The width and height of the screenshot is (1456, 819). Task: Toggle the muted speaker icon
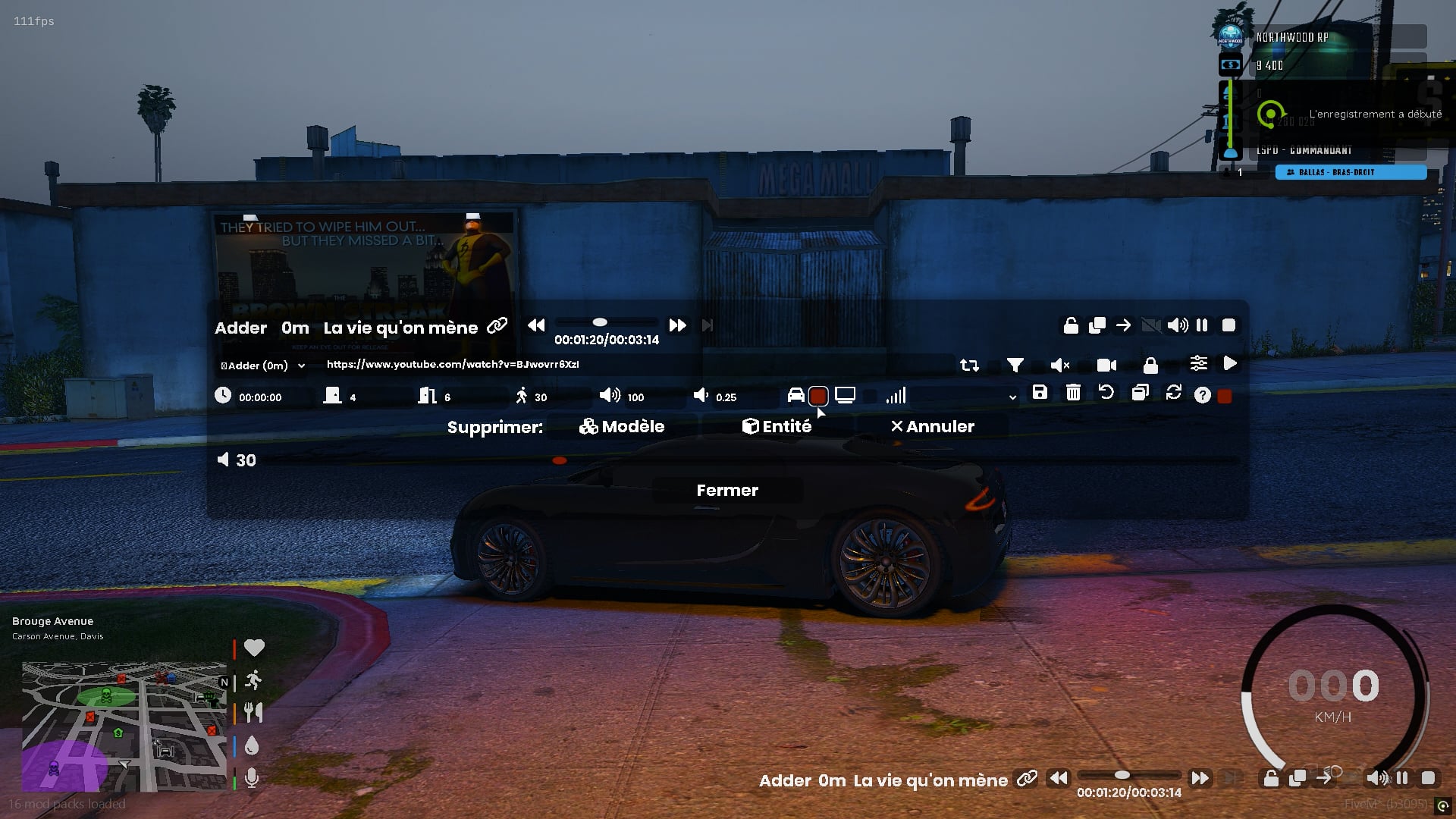tap(1059, 366)
